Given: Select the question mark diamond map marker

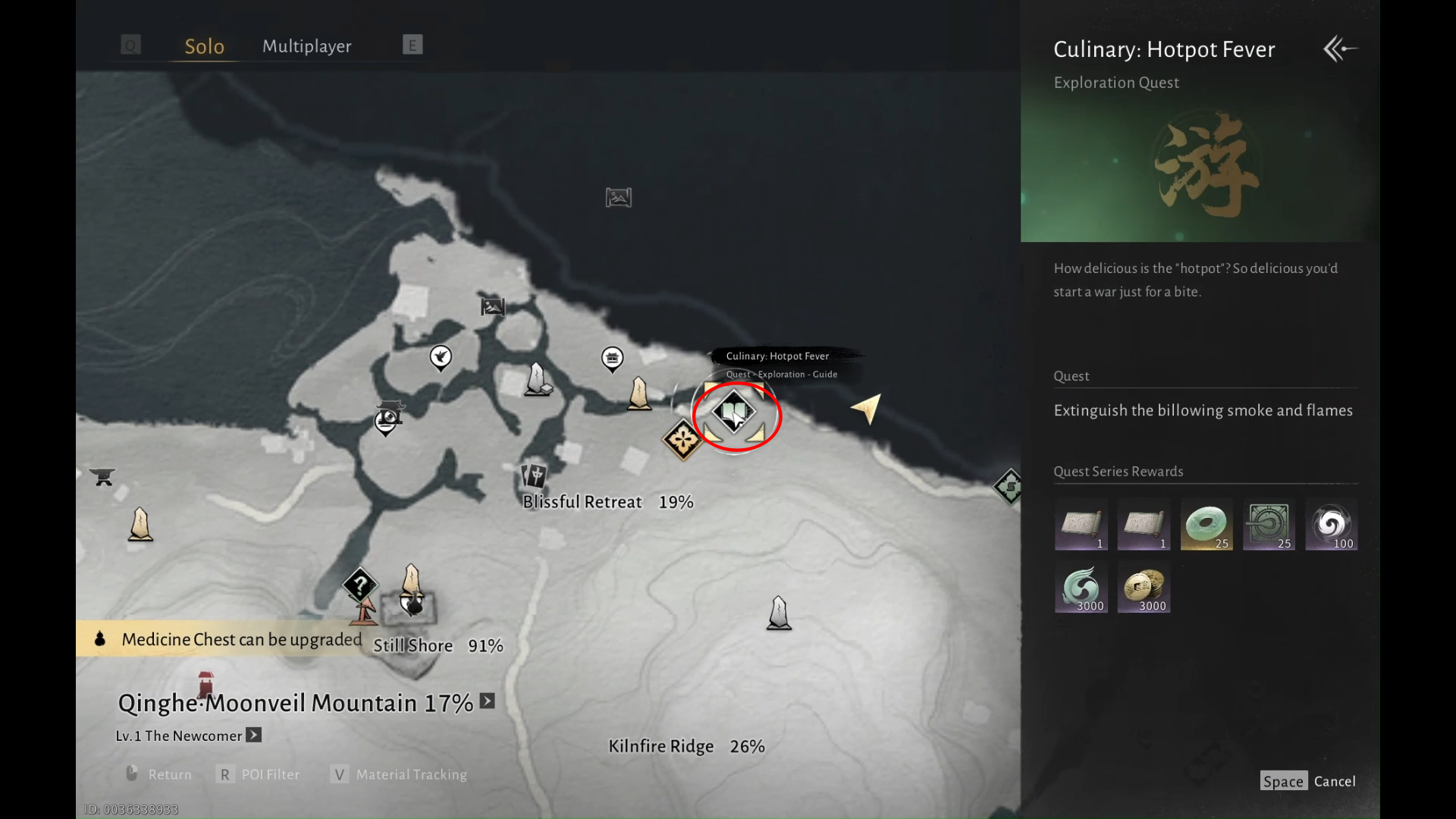Looking at the screenshot, I should click(359, 585).
